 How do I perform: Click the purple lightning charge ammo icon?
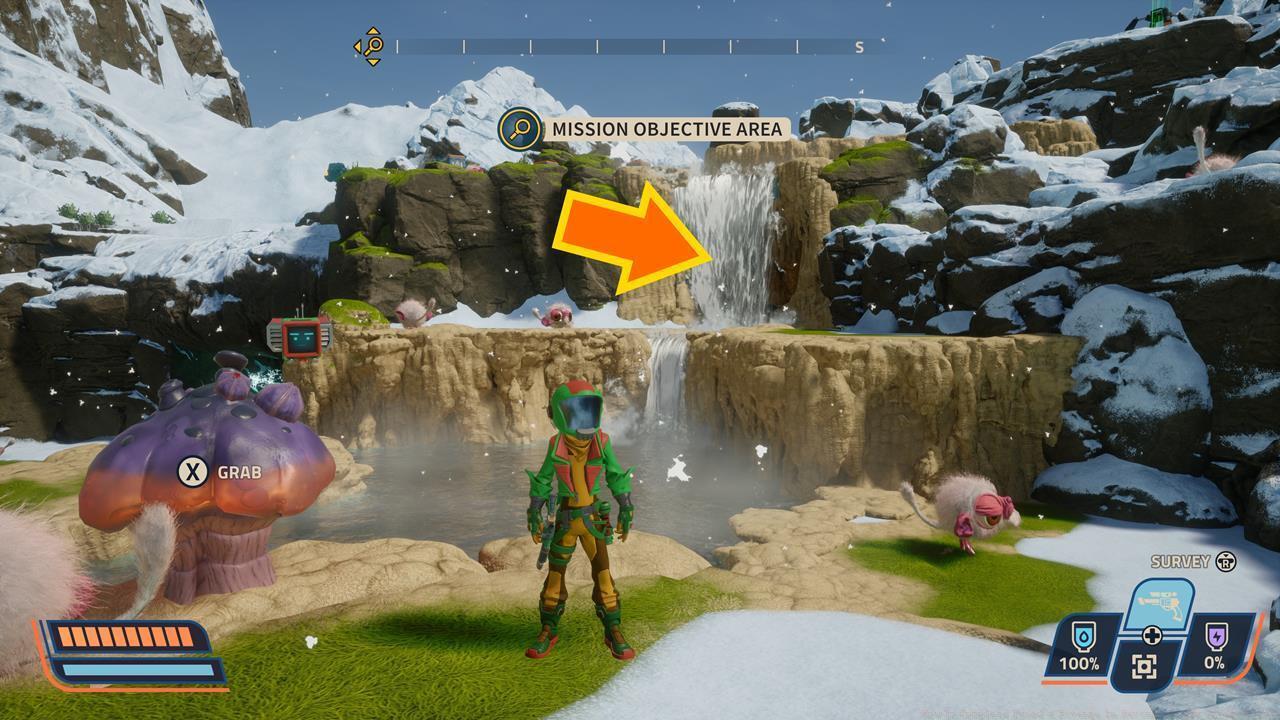tap(1215, 635)
